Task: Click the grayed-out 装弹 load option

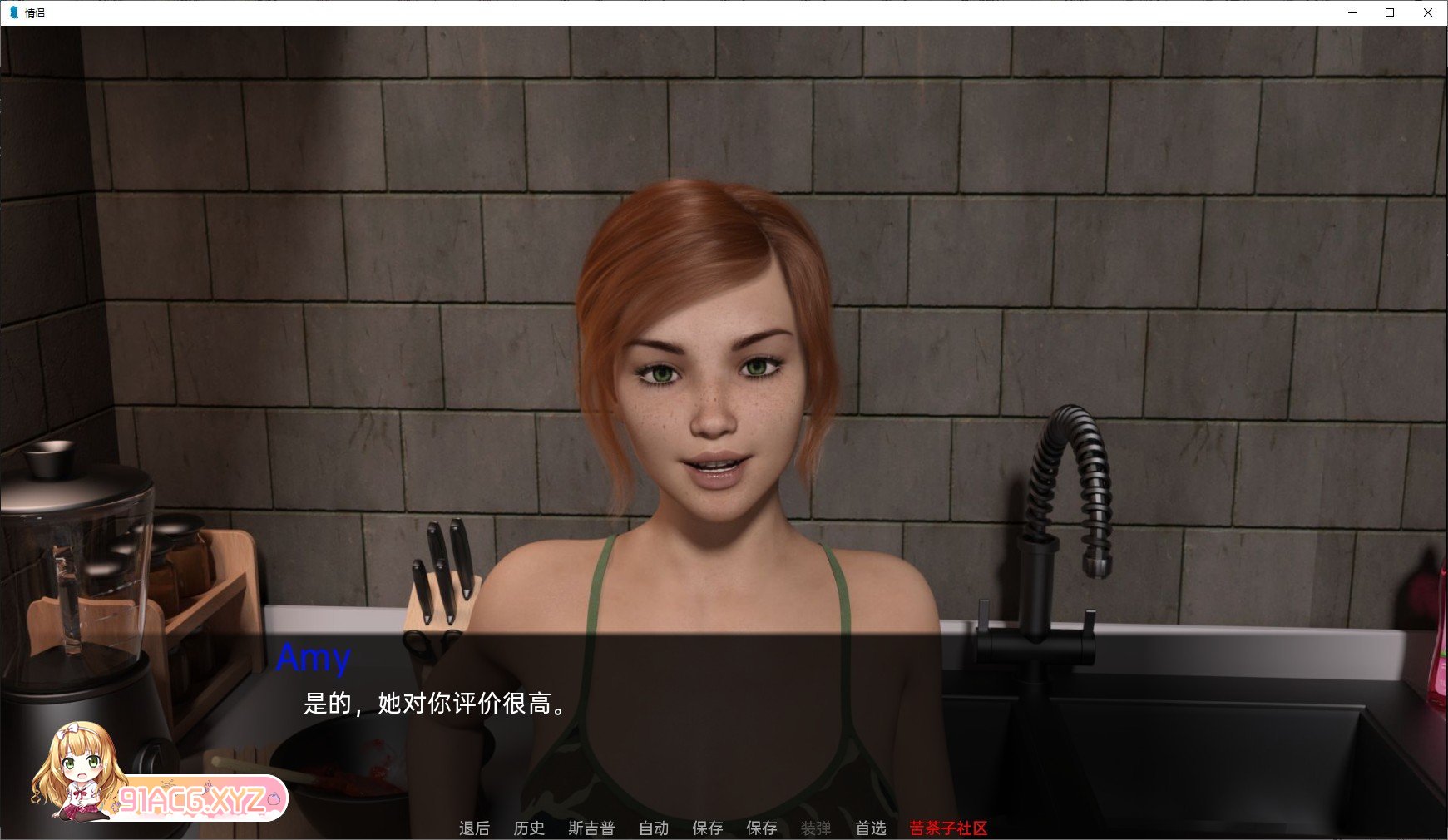Action: point(816,828)
